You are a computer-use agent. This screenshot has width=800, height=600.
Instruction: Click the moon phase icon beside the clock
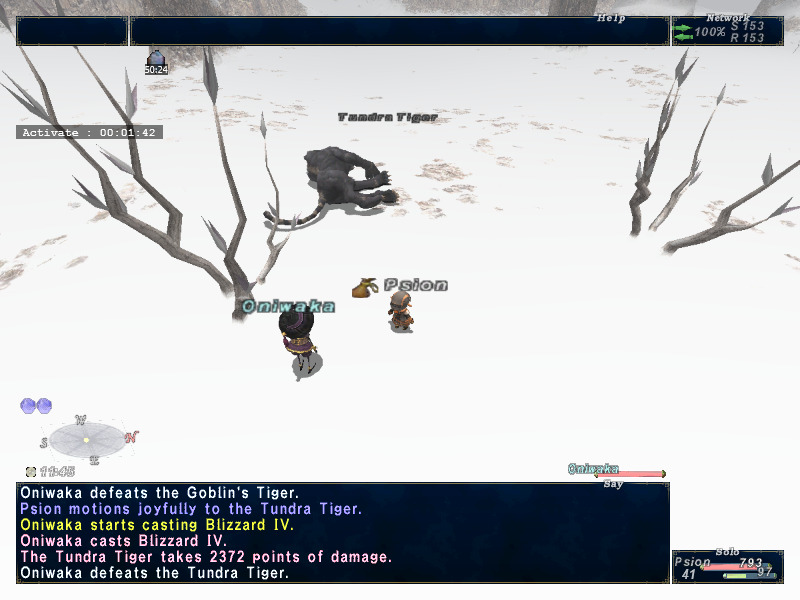(31, 471)
